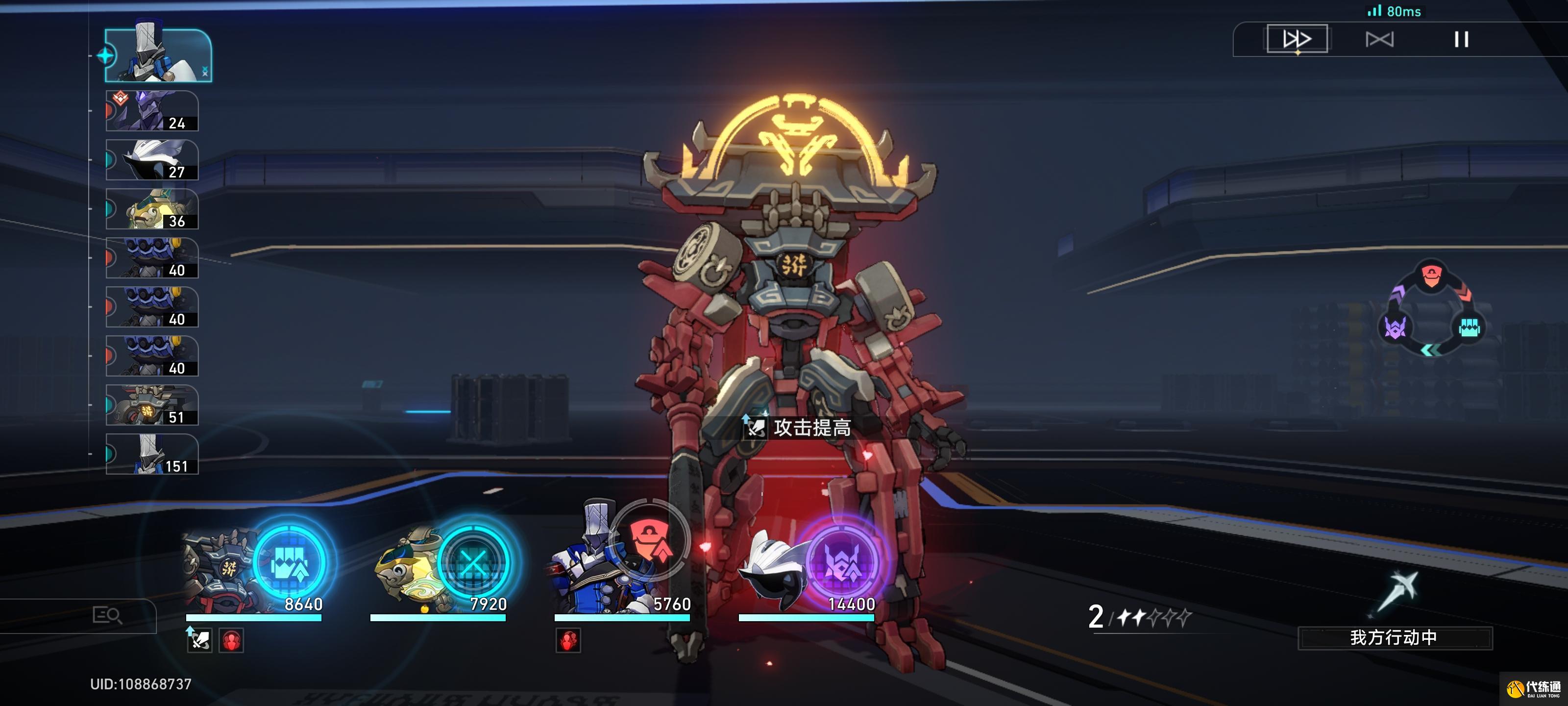Click the red icon in the type-advantage wheel
This screenshot has width=1568, height=706.
click(x=1431, y=276)
